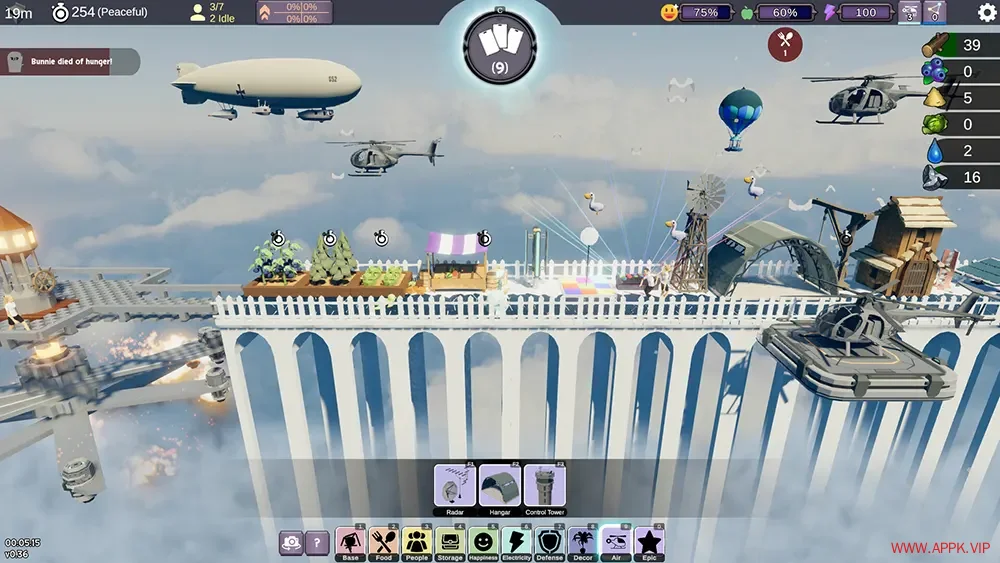Open the Electricity build category
The width and height of the screenshot is (1000, 563).
516,543
